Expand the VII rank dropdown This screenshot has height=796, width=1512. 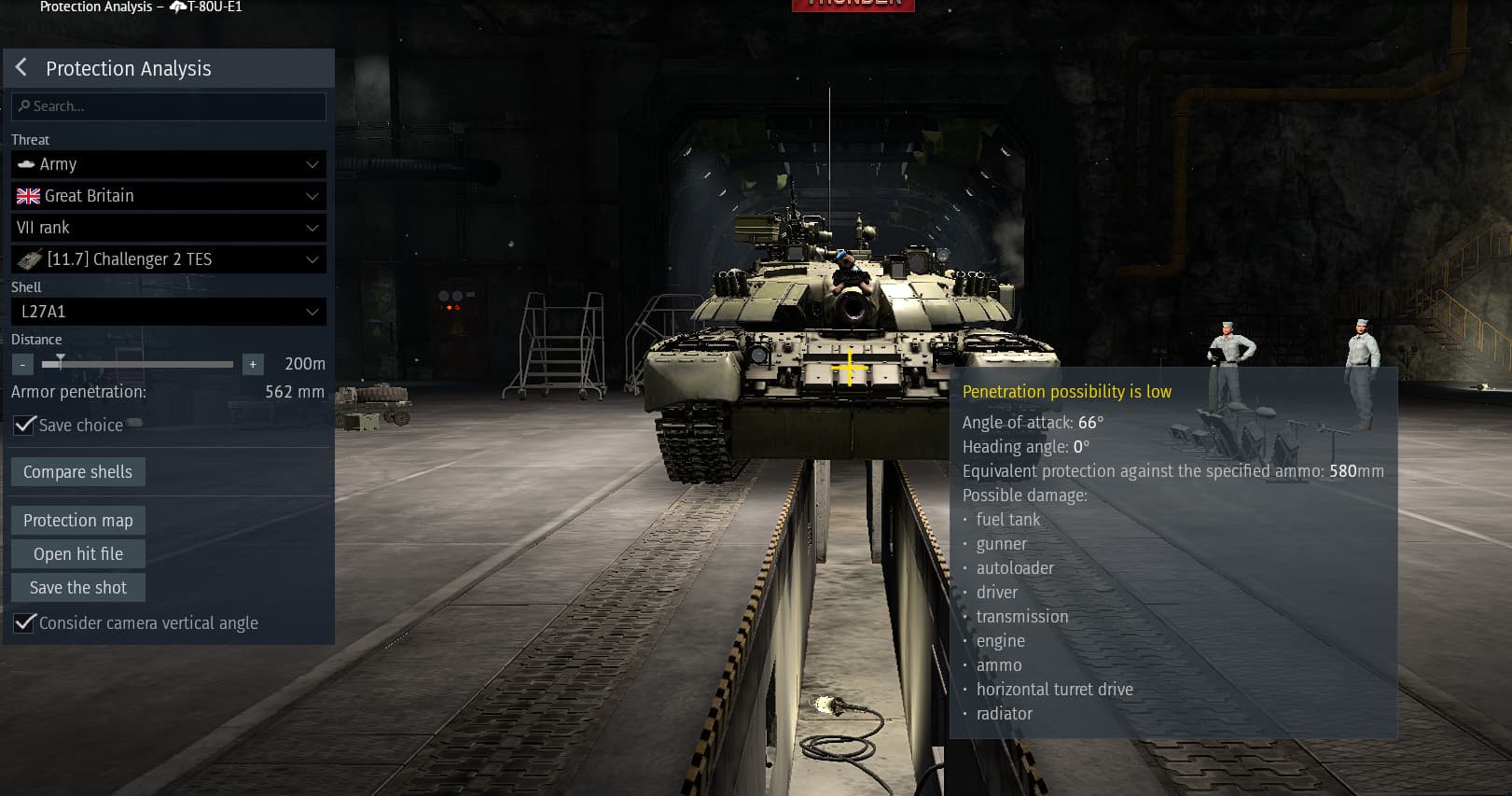169,228
